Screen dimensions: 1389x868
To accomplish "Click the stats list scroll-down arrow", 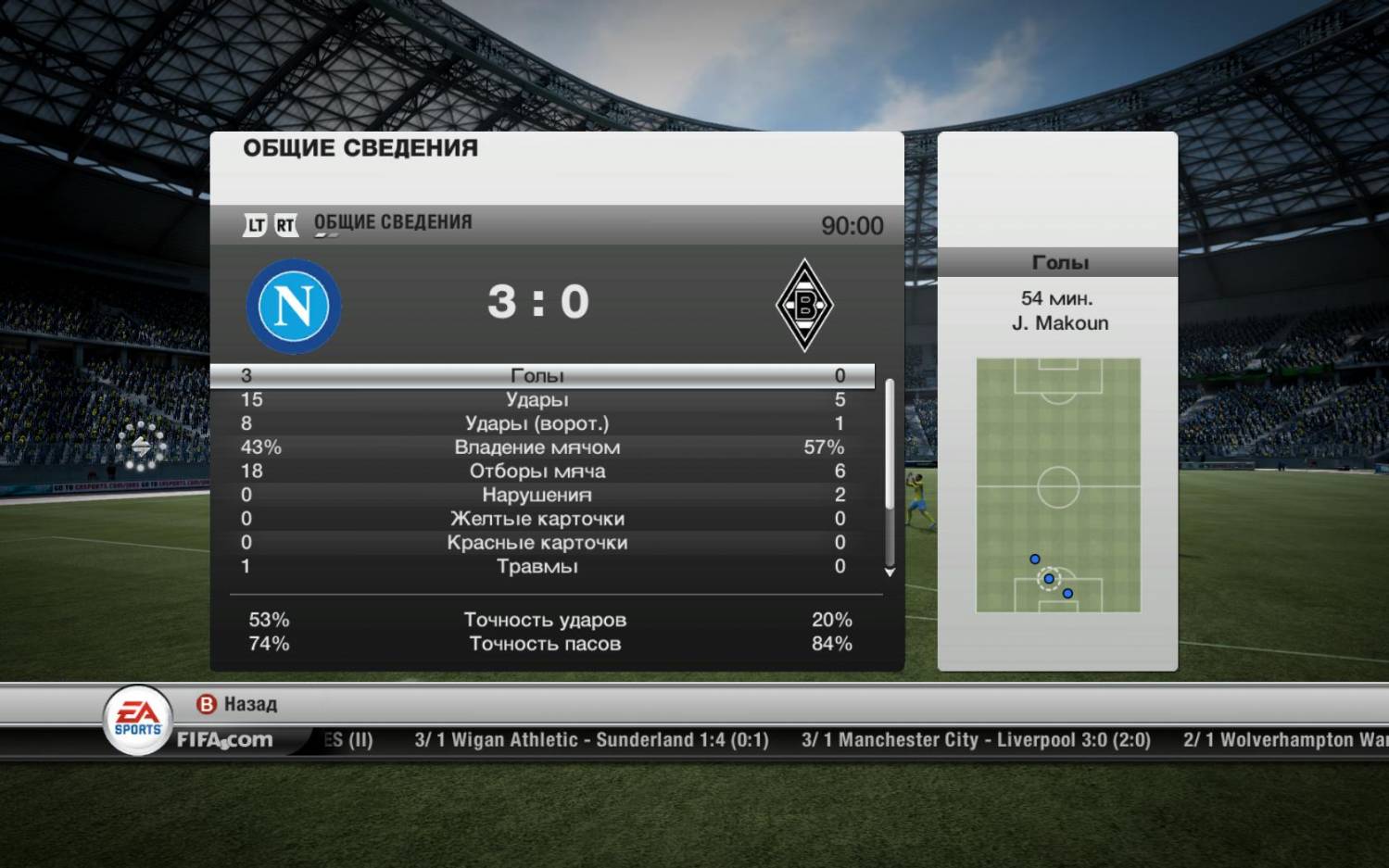I will 890,572.
